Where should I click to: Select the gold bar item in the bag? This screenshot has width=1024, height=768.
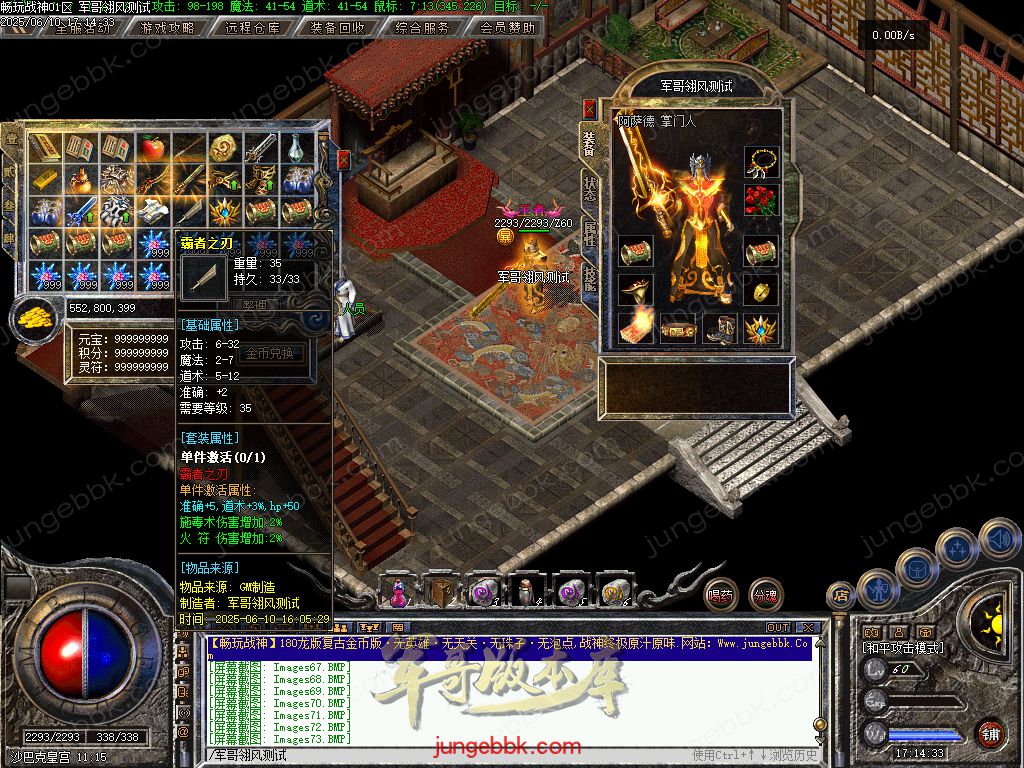pos(44,180)
